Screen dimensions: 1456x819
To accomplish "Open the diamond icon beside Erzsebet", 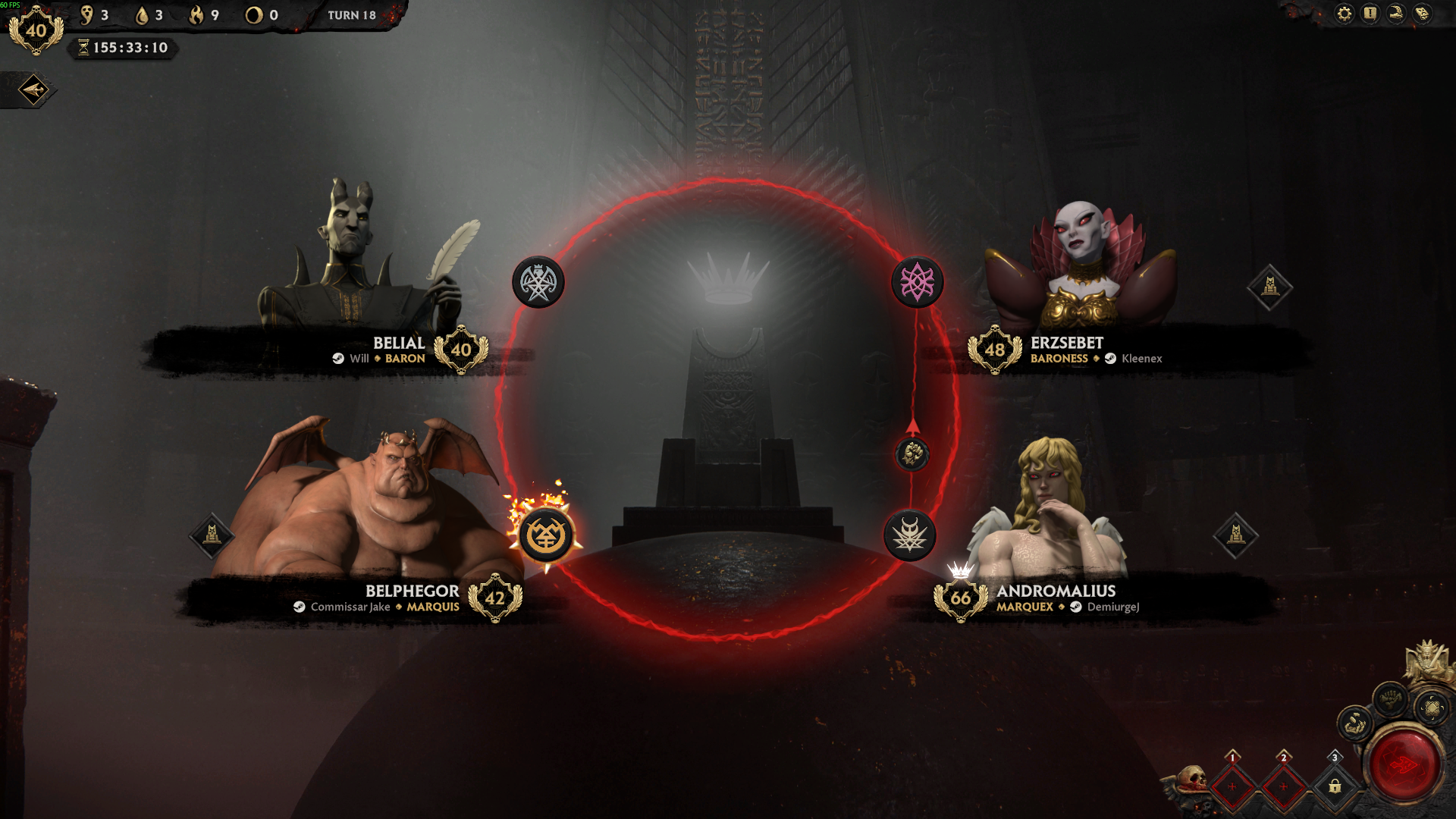I will click(1269, 287).
